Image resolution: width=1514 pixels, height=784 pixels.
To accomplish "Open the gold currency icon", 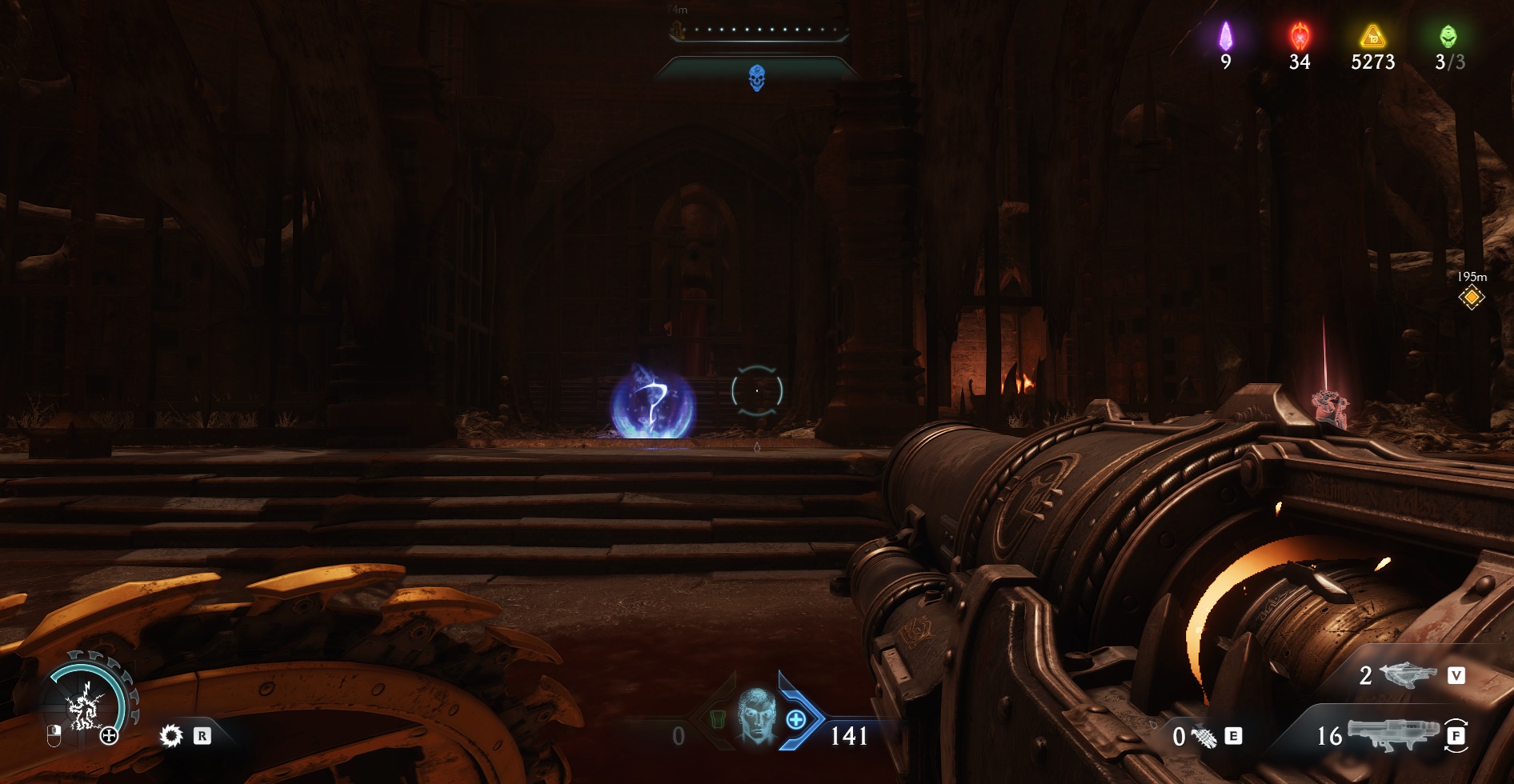I will pos(1372,36).
